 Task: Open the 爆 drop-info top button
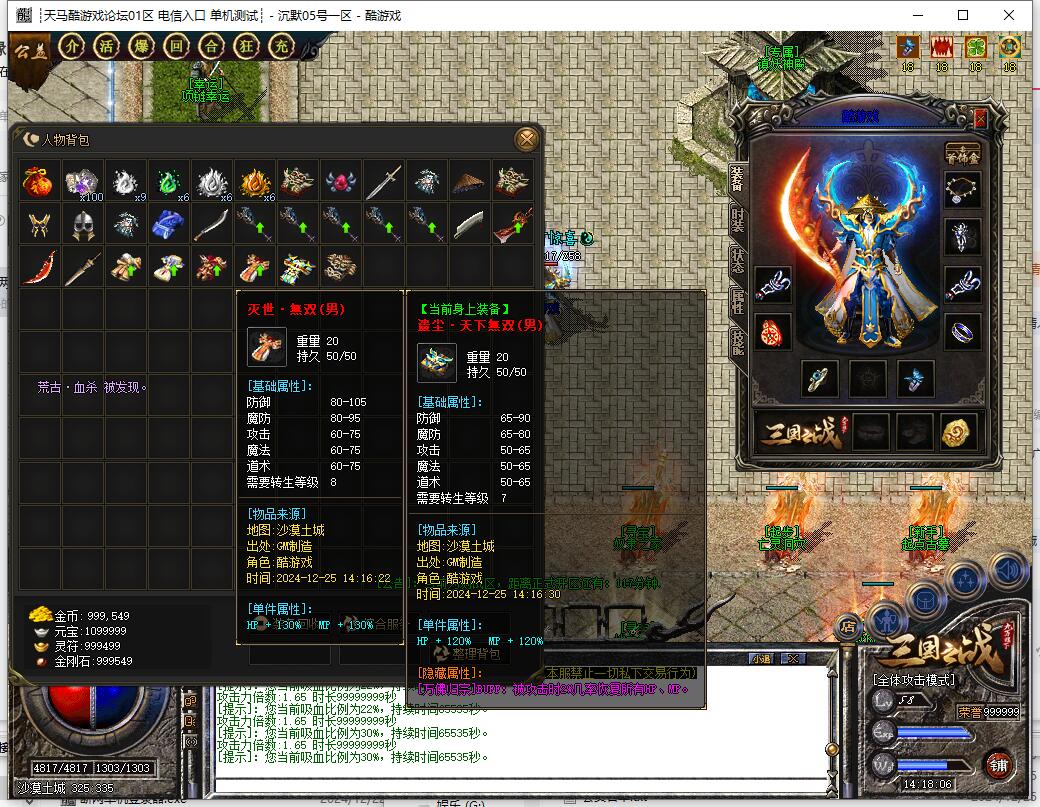point(142,46)
